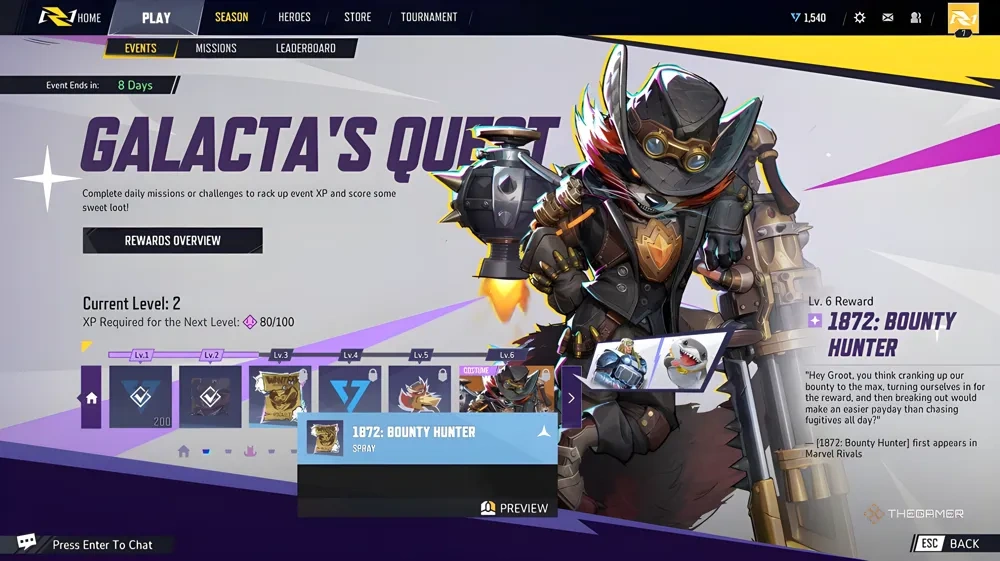Open the Tournament page
The height and width of the screenshot is (561, 1000).
(x=429, y=17)
